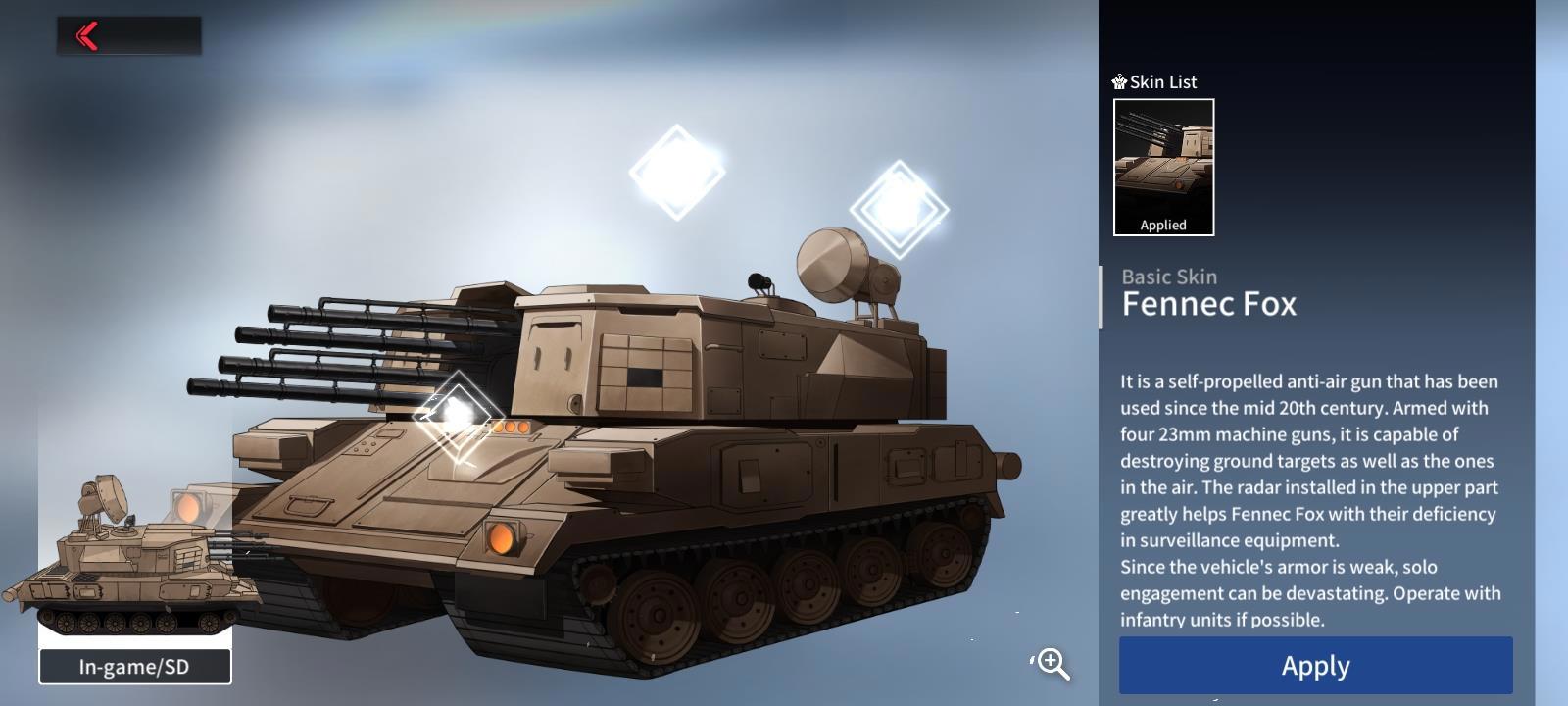Go back with the red arrow button
The width and height of the screenshot is (1568, 706).
(88, 36)
